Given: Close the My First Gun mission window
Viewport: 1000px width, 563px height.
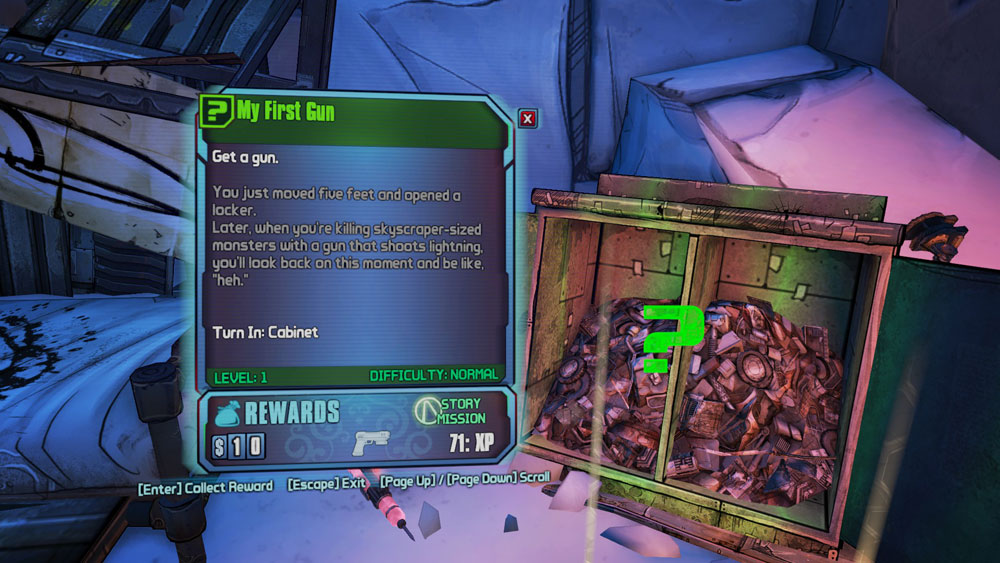Looking at the screenshot, I should point(528,119).
